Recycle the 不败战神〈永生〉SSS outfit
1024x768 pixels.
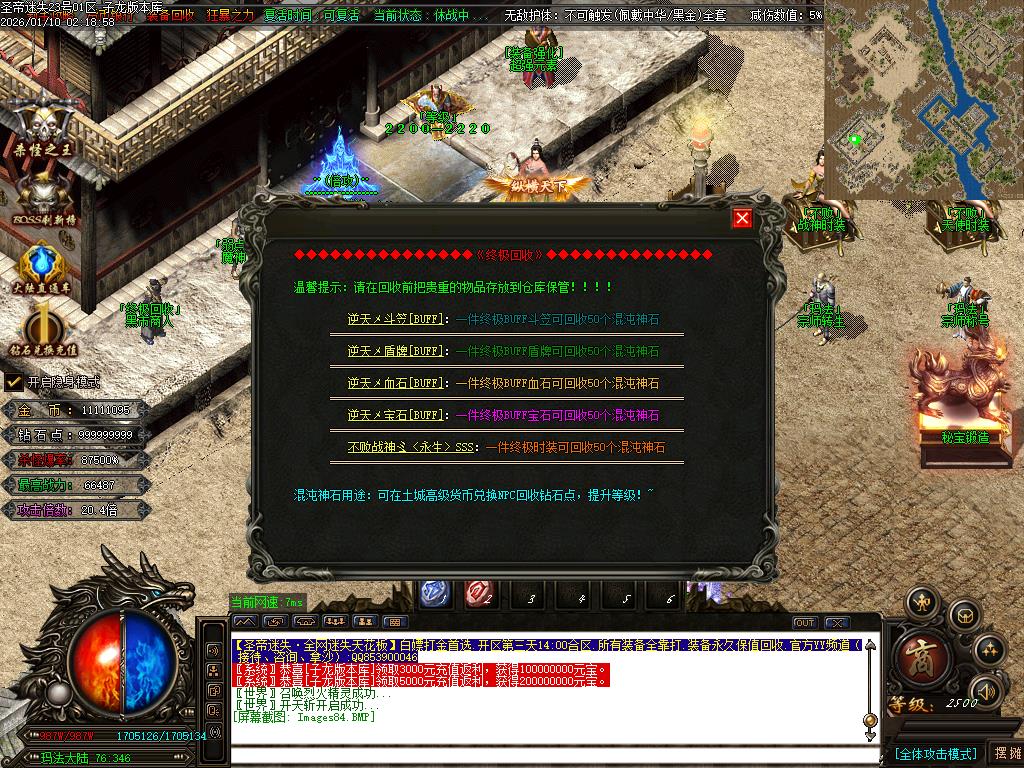(x=412, y=447)
